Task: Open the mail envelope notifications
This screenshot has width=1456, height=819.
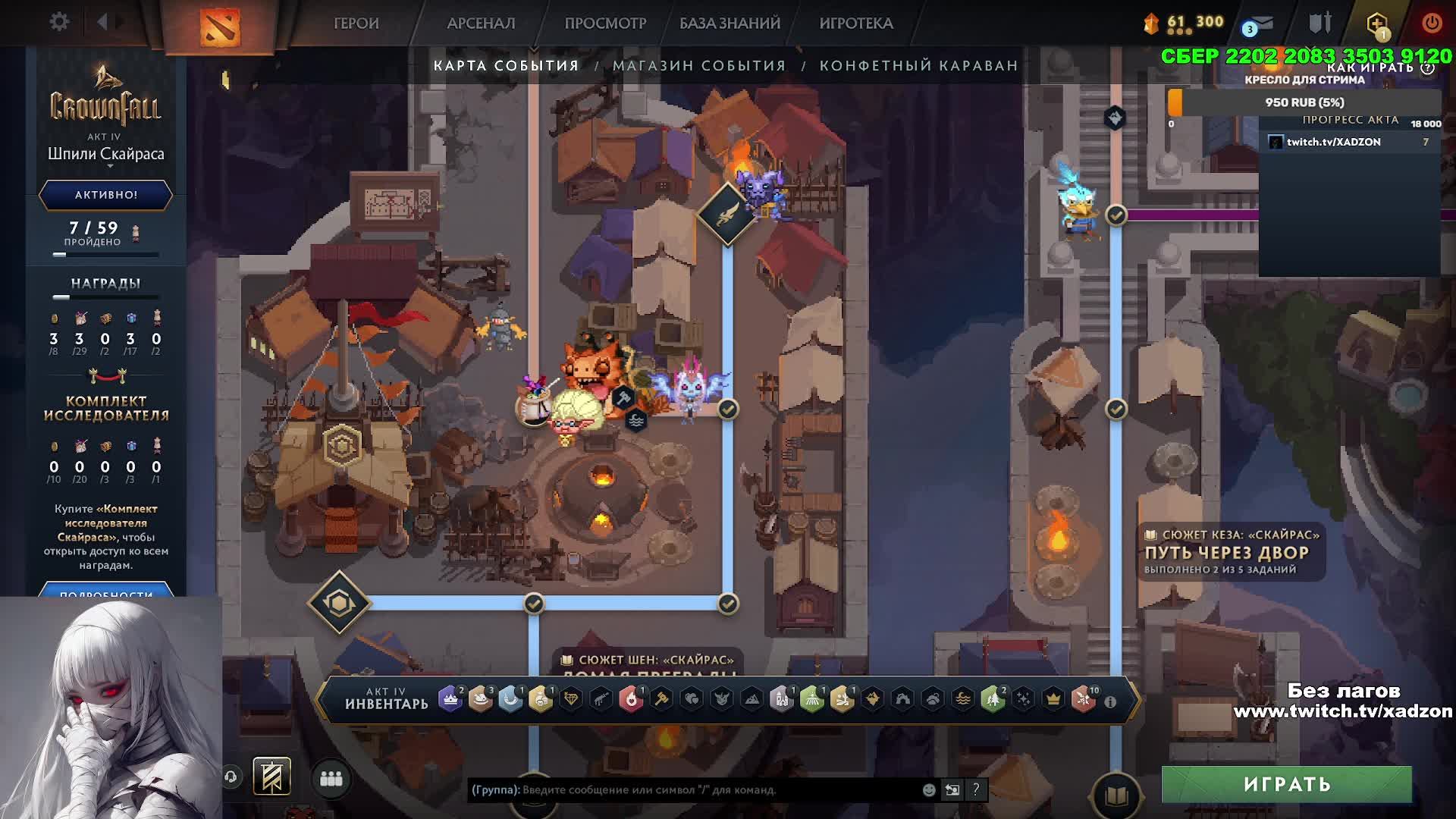Action: (1262, 24)
